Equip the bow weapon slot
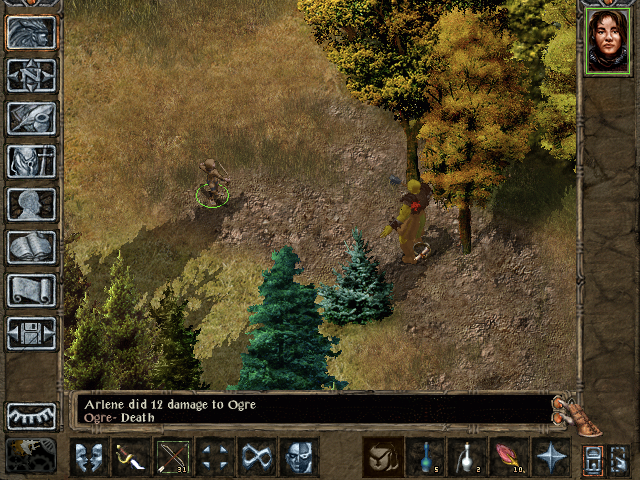 (x=173, y=457)
